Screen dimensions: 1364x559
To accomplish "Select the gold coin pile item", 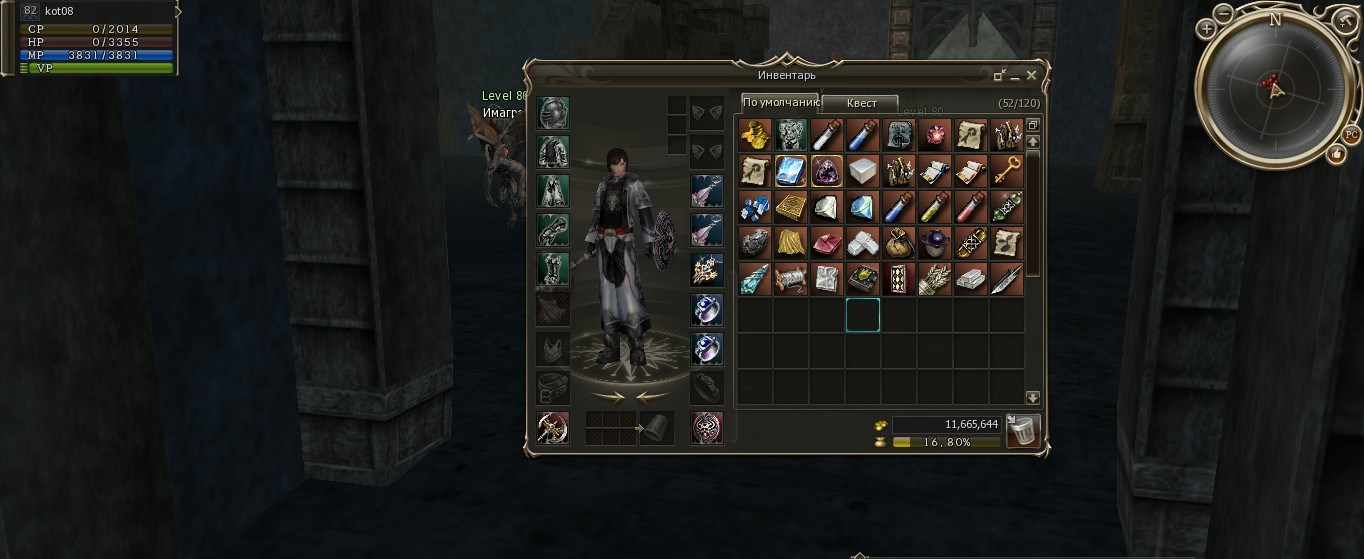I will [x=754, y=135].
